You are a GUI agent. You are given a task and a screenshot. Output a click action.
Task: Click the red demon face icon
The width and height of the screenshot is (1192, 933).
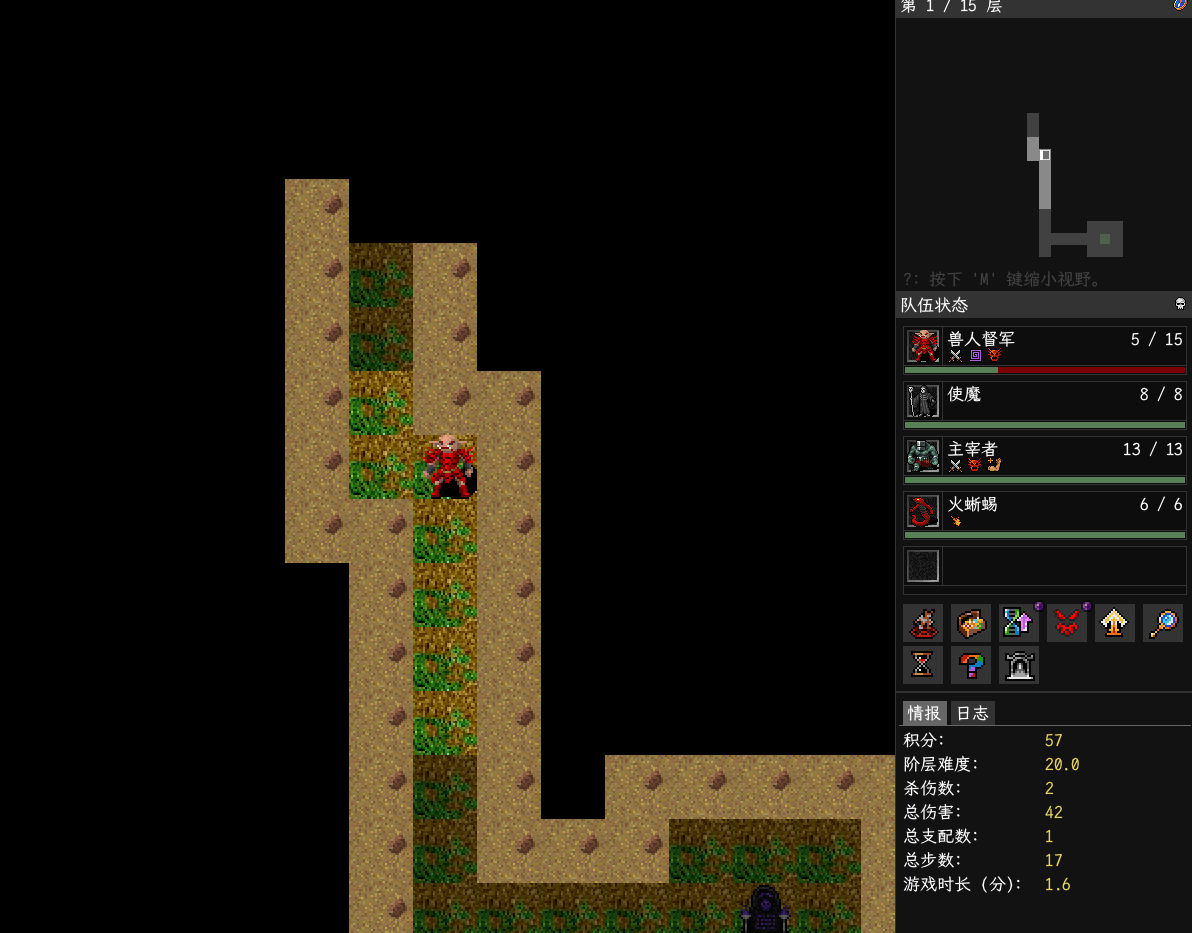coord(1067,623)
